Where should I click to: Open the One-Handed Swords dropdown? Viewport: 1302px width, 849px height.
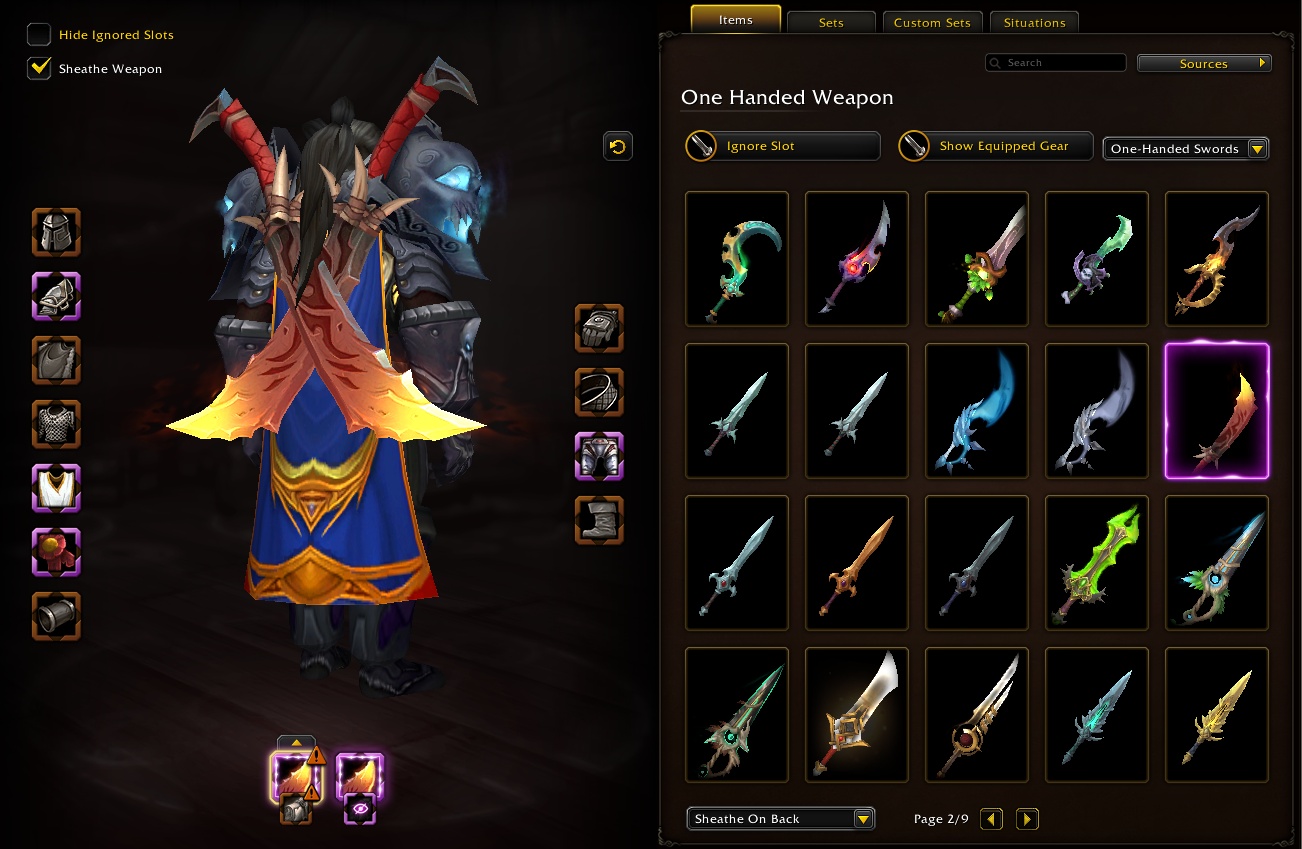point(1186,148)
